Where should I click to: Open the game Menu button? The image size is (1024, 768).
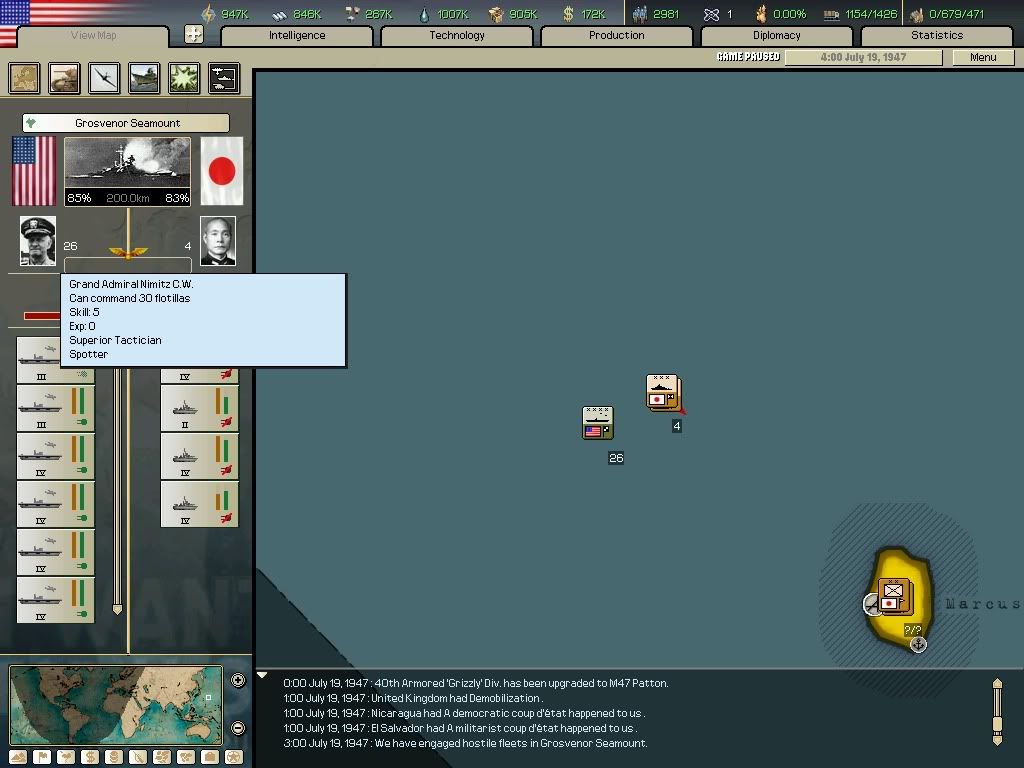click(983, 57)
